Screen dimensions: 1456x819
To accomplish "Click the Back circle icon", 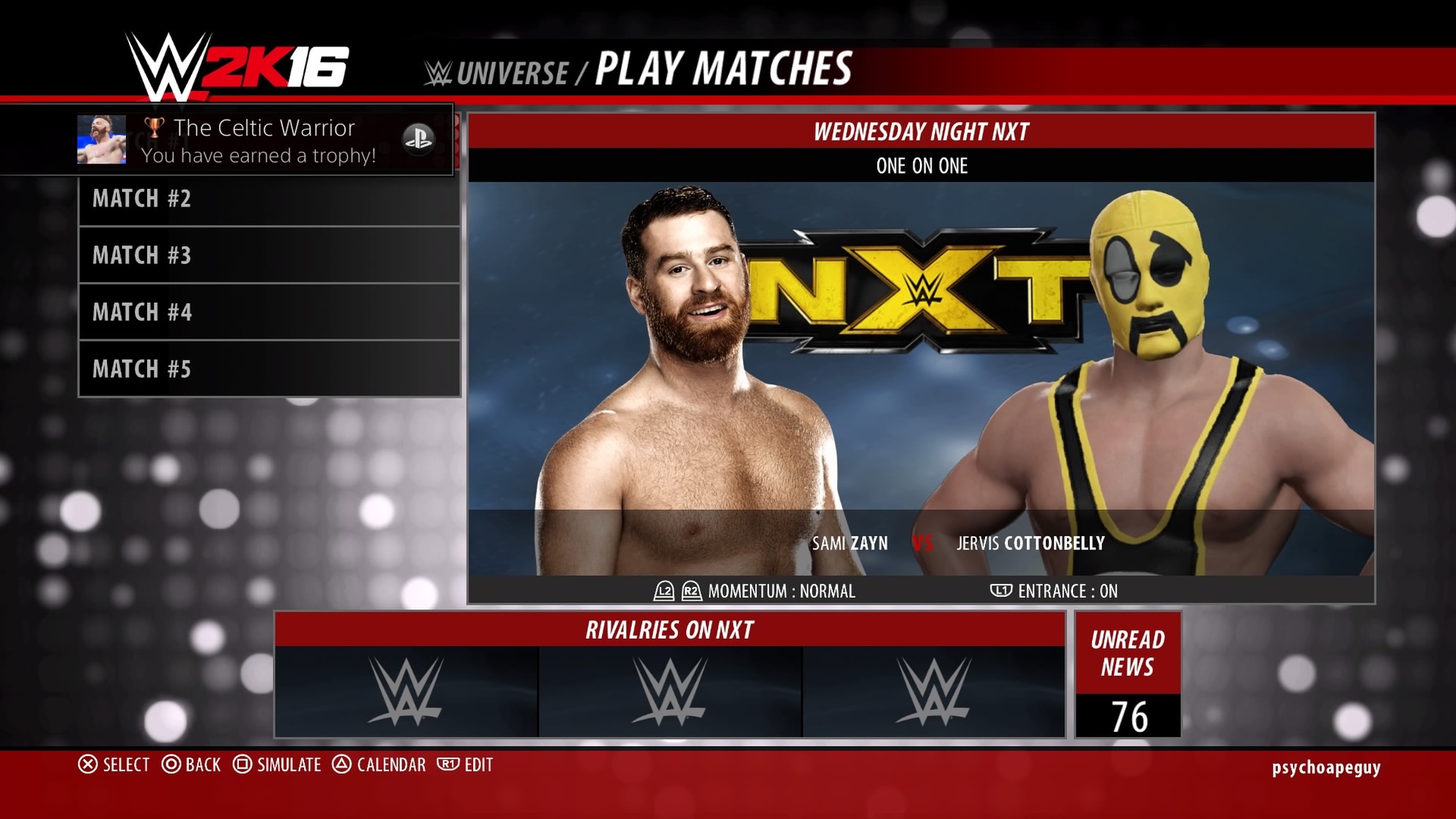I will (171, 765).
